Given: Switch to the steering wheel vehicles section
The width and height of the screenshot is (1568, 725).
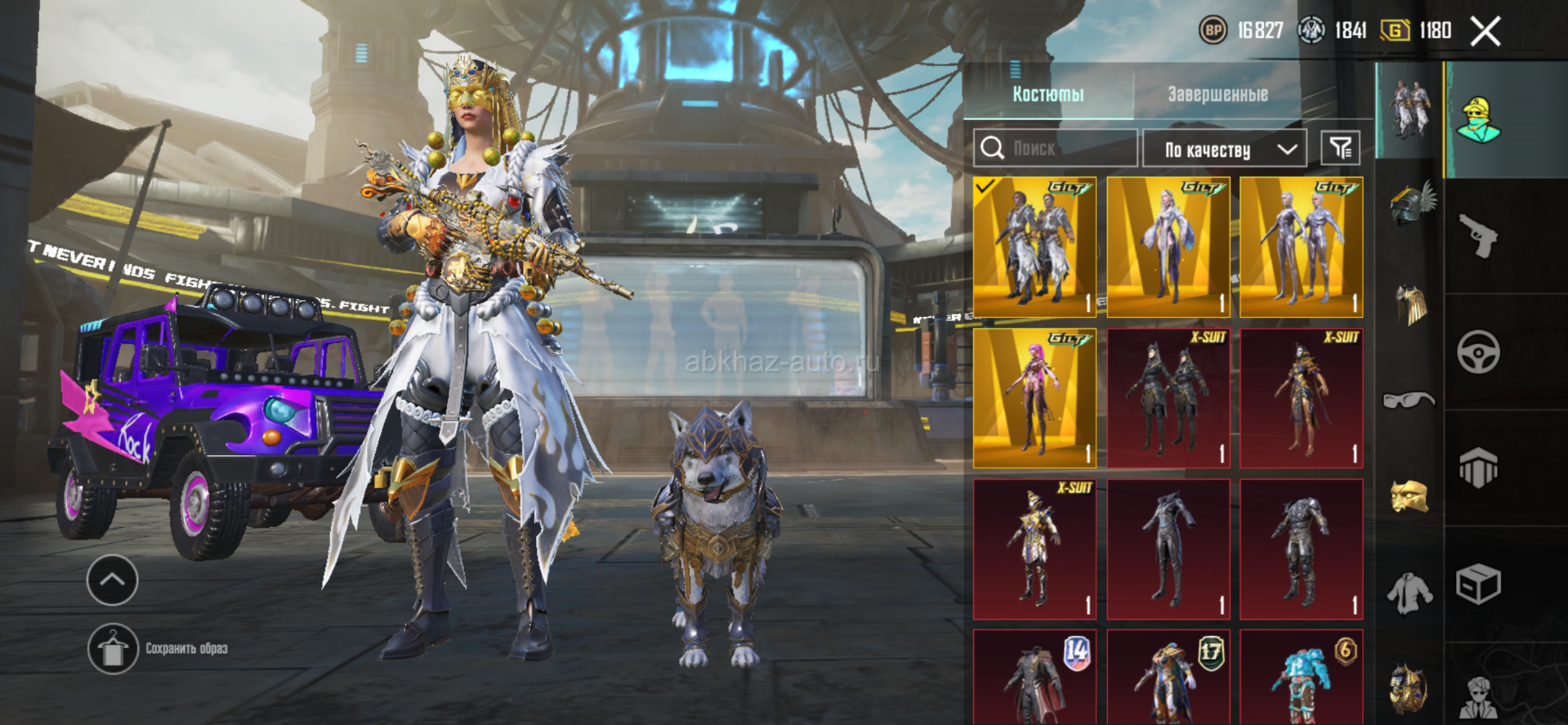Looking at the screenshot, I should coord(1478,352).
